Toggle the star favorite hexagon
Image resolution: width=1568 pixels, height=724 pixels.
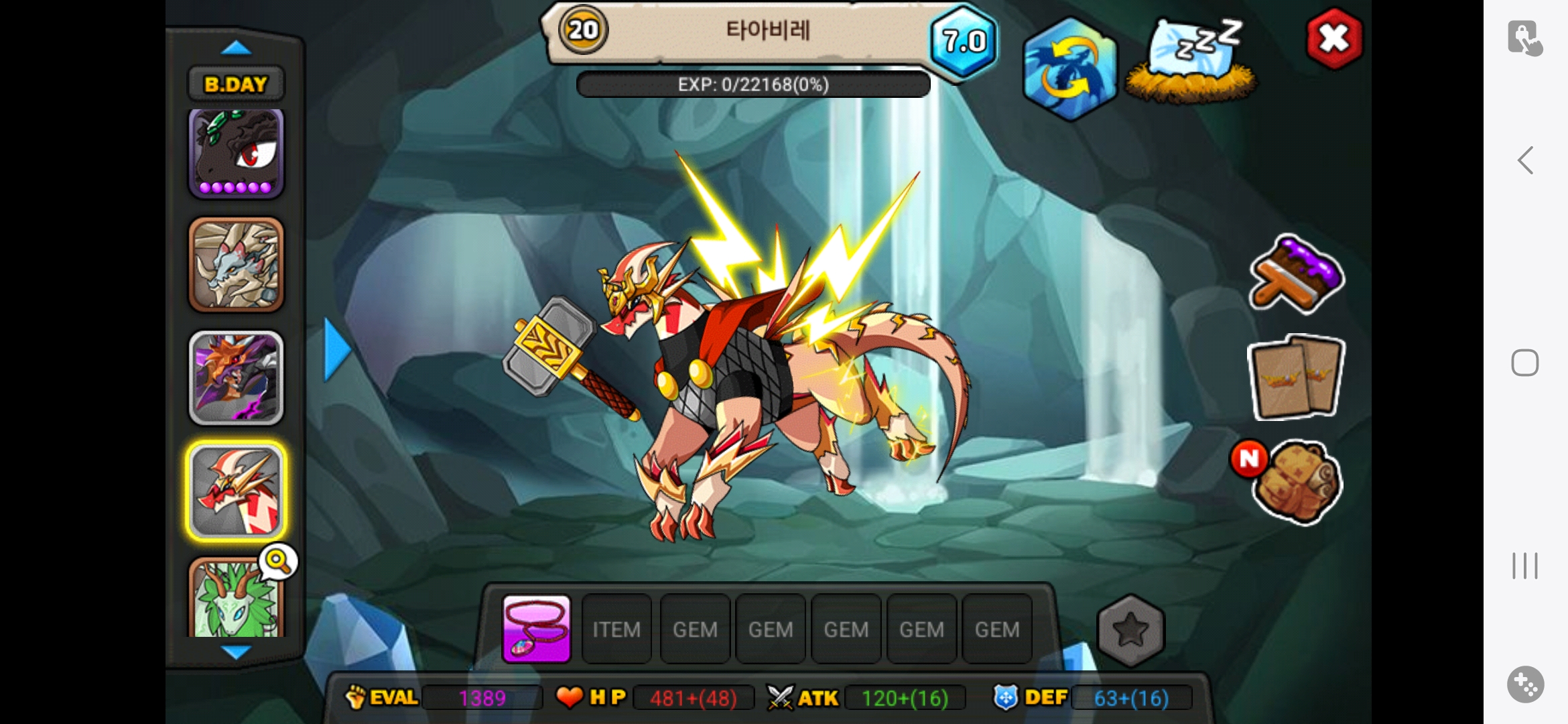point(1130,629)
